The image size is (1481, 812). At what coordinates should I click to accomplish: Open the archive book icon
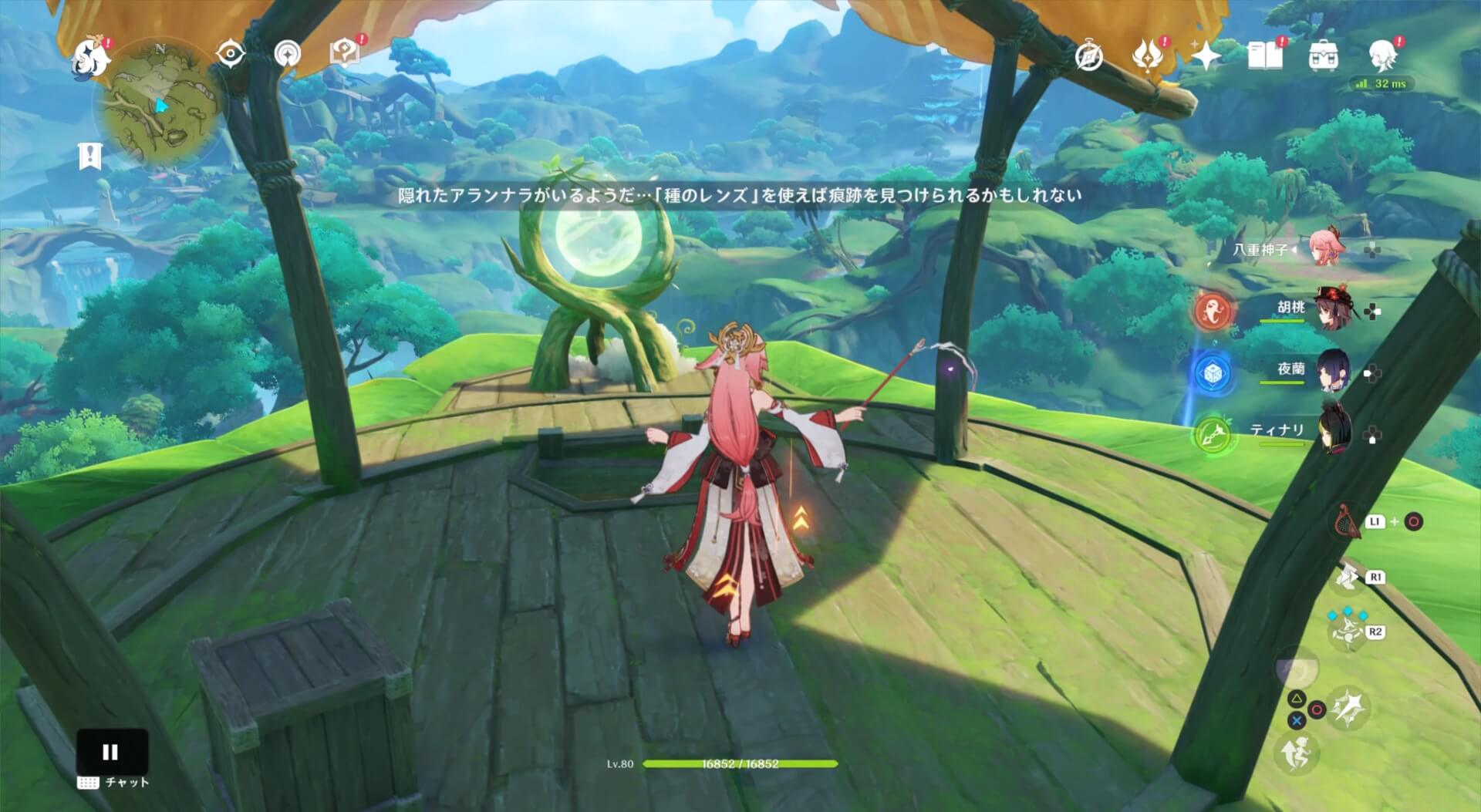coord(1265,55)
